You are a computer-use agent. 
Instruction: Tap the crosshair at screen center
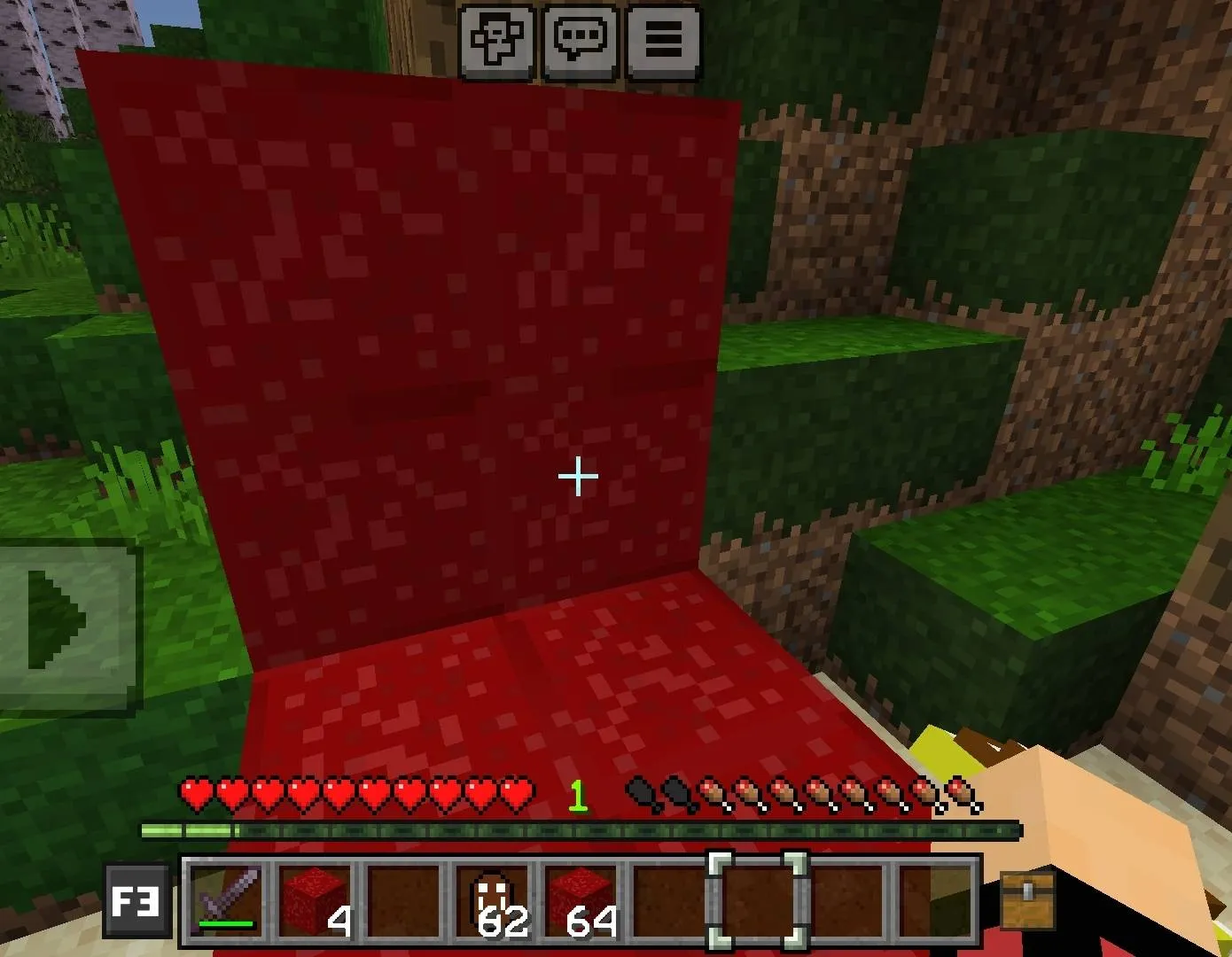point(577,477)
